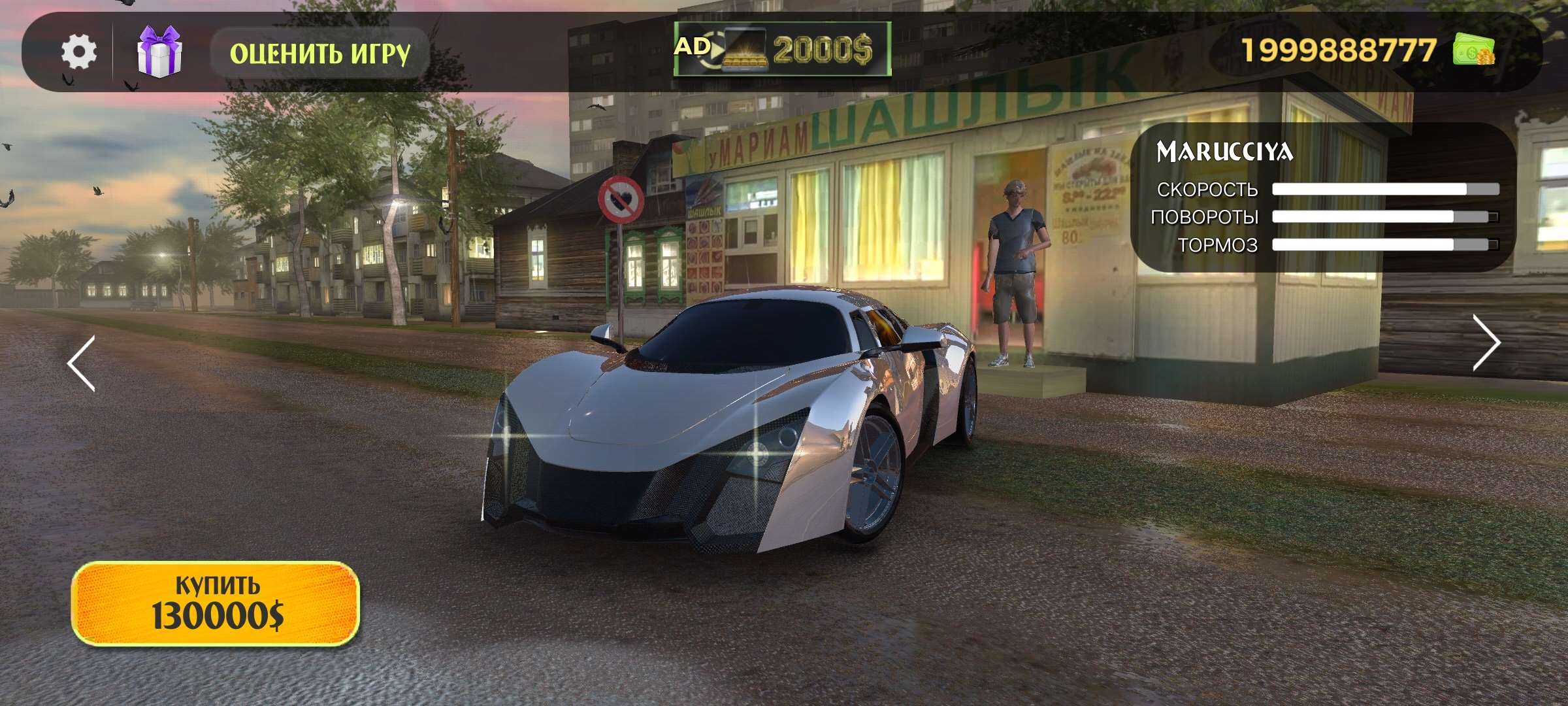The height and width of the screenshot is (706, 1568).
Task: Show the next car with right arrow
Action: pyautogui.click(x=1486, y=343)
